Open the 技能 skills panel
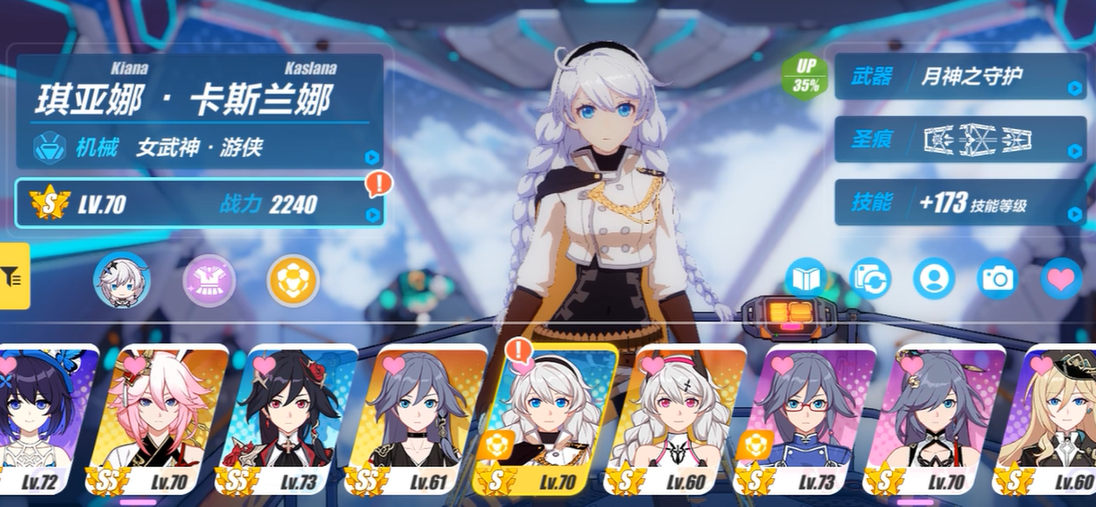This screenshot has width=1096, height=507. pyautogui.click(x=960, y=203)
